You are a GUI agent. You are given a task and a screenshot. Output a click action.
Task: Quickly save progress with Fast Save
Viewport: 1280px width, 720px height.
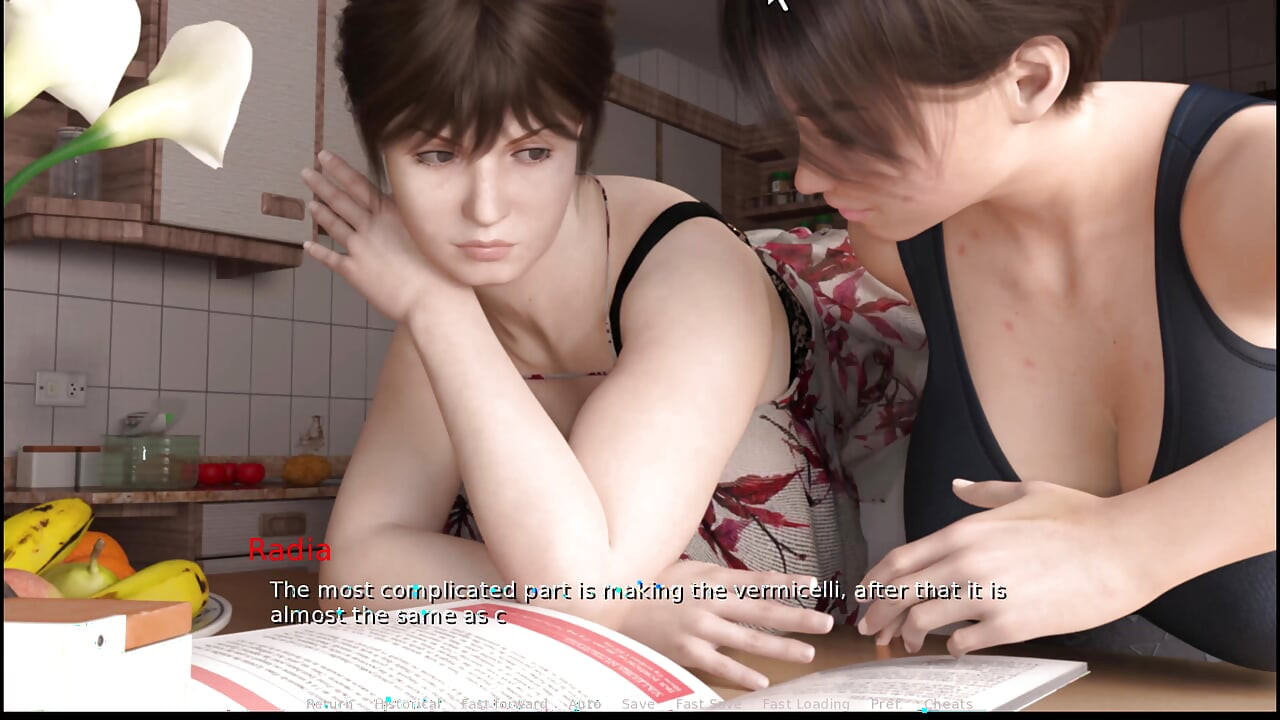point(708,704)
